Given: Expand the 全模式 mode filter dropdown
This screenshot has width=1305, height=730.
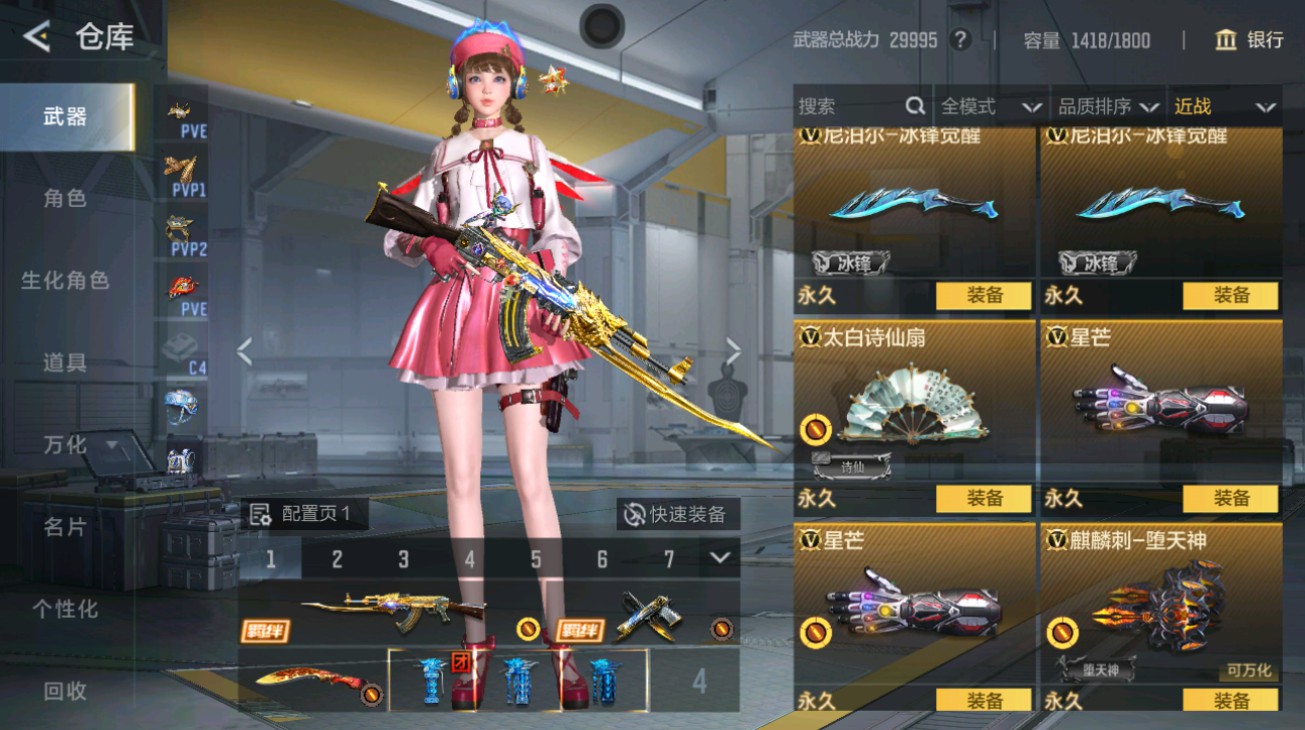Looking at the screenshot, I should [990, 106].
